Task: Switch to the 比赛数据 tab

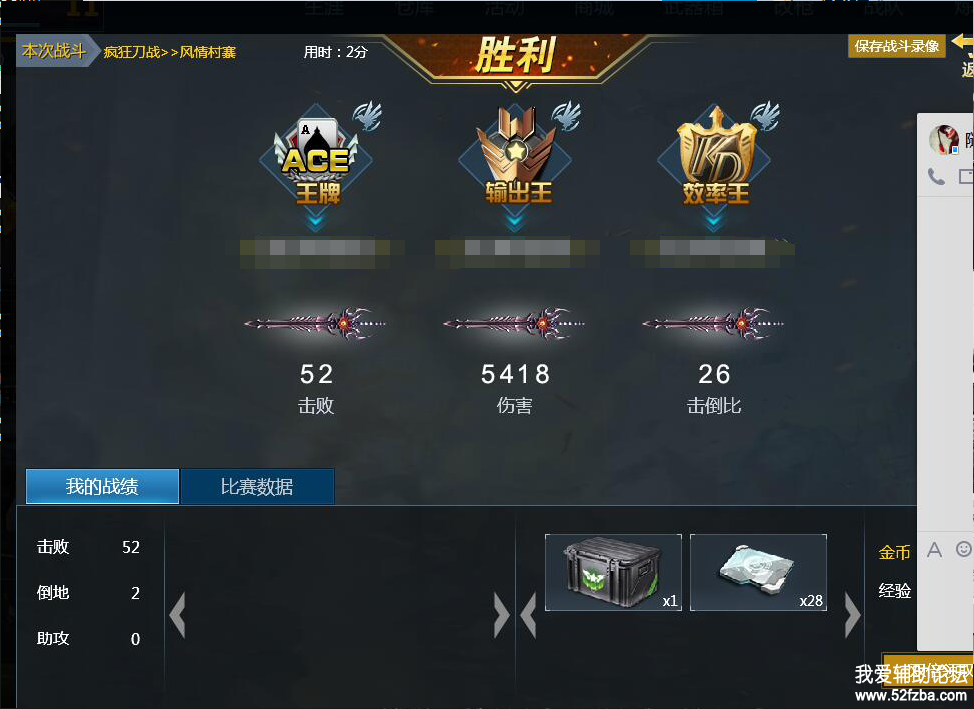Action: pyautogui.click(x=257, y=487)
